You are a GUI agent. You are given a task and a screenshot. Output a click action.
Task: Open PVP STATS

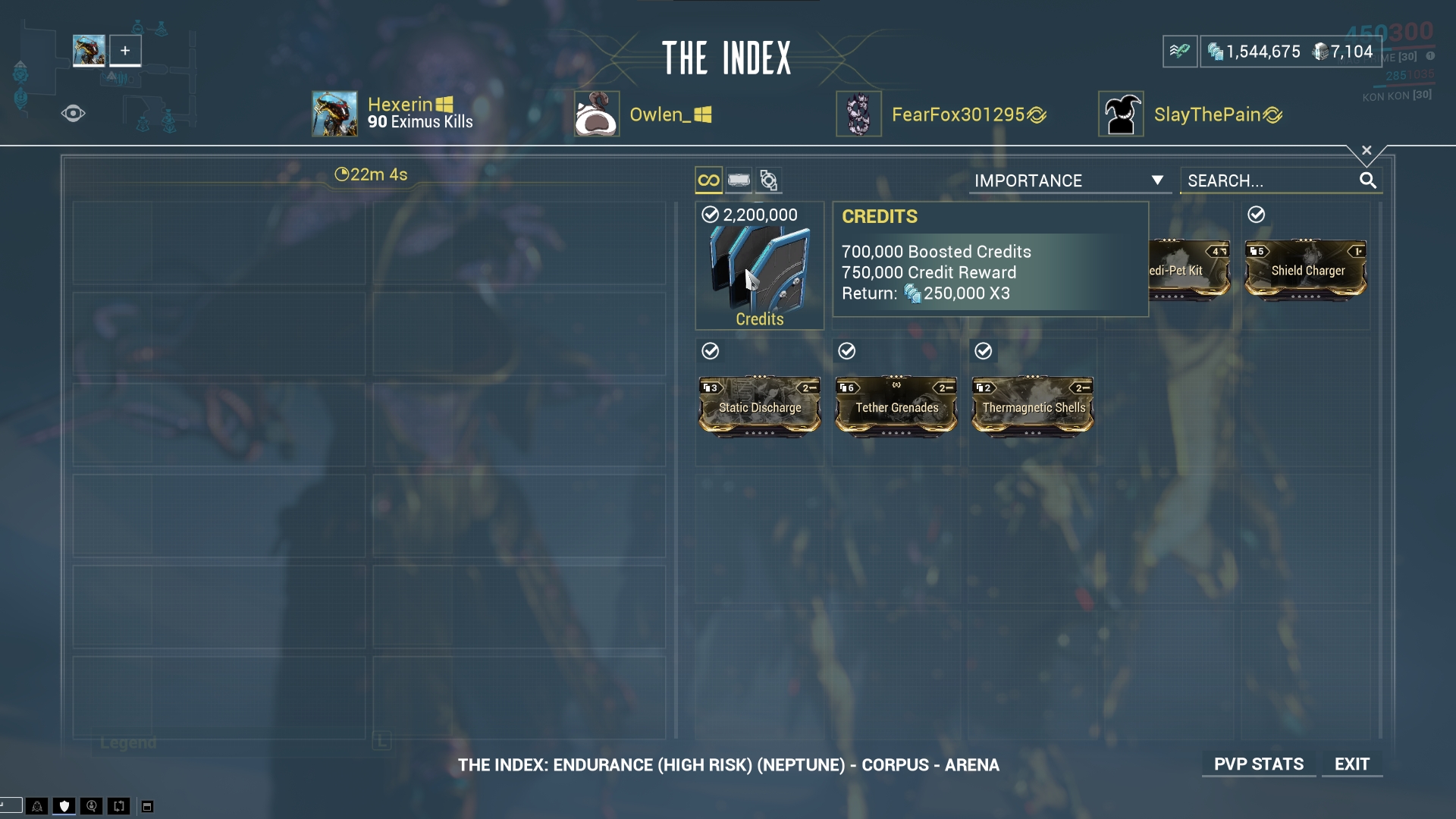(1259, 764)
